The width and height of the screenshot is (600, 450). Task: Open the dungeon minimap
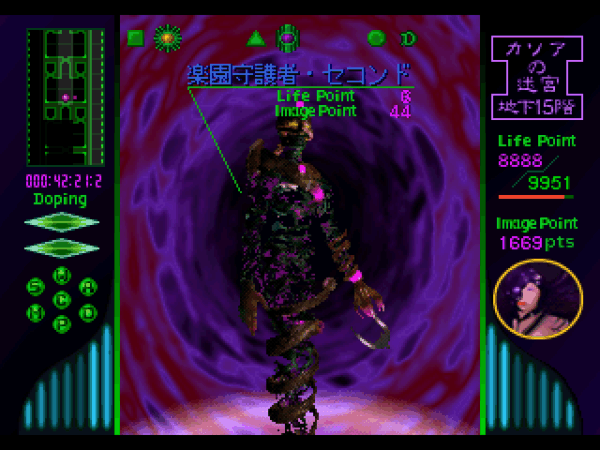pyautogui.click(x=65, y=97)
